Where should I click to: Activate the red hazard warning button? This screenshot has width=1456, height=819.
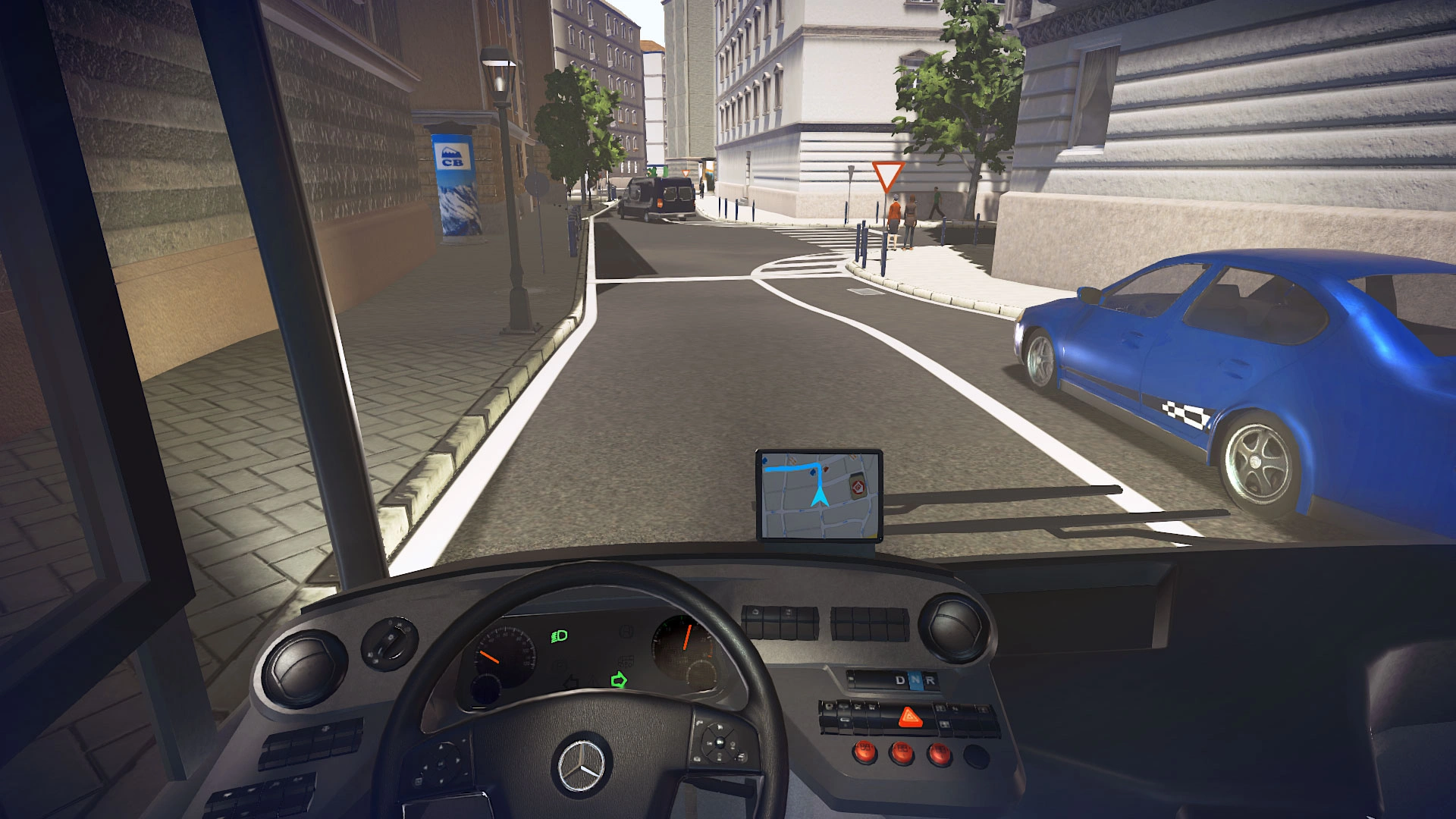(910, 717)
